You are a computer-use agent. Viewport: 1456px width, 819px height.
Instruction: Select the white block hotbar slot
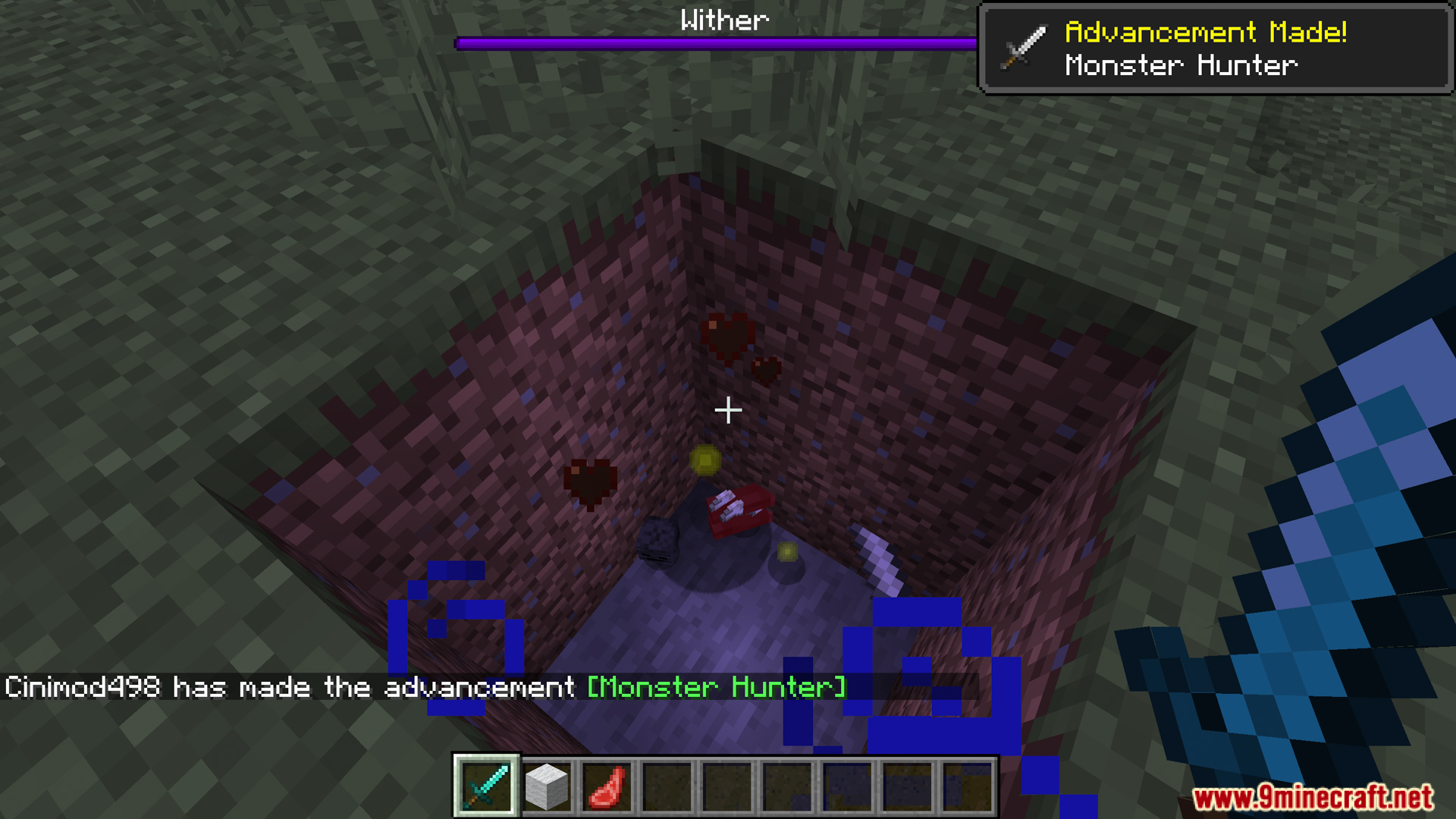[546, 787]
